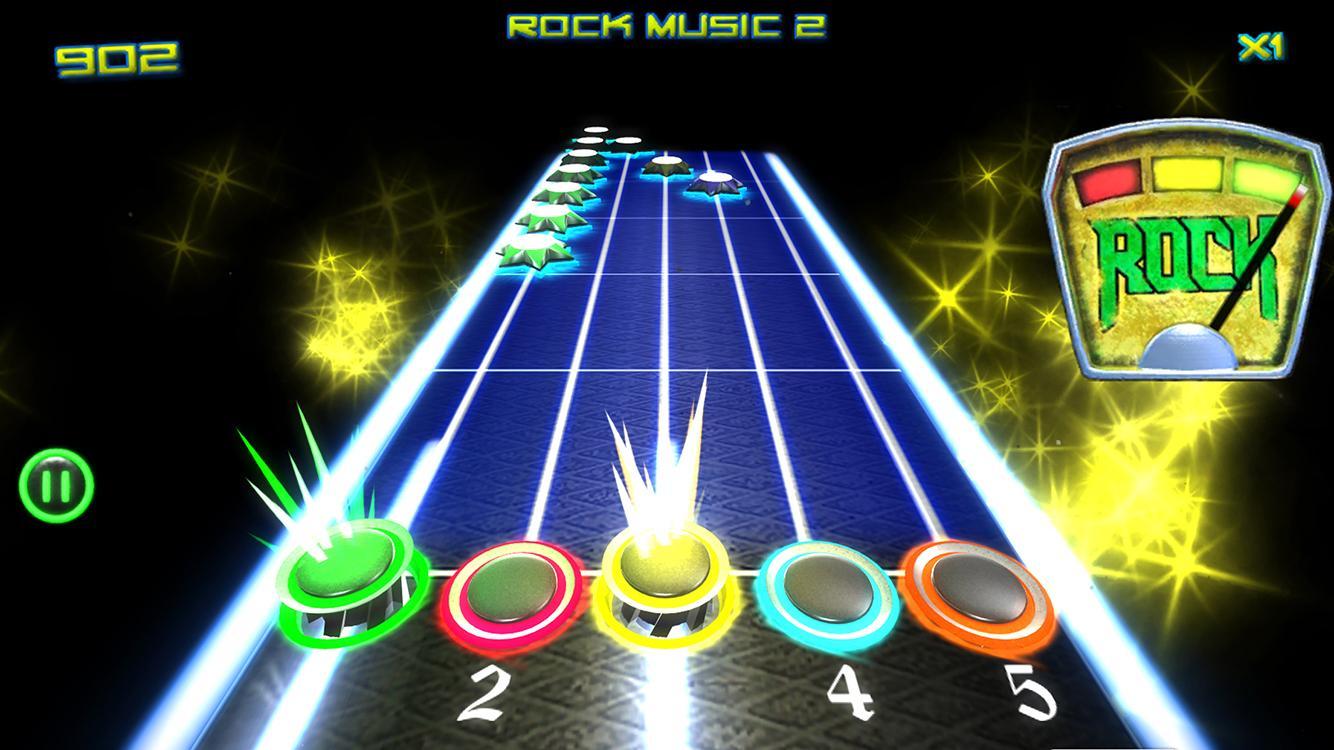Viewport: 1334px width, 750px height.
Task: Strike the yellow fret button
Action: click(x=665, y=583)
